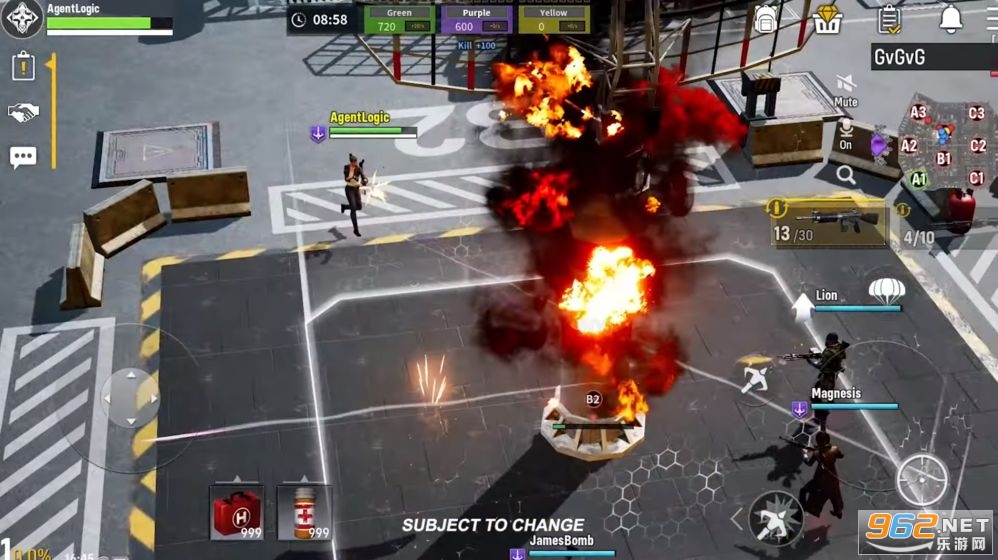Open the exclamation clipboard mission icon

[x=23, y=67]
